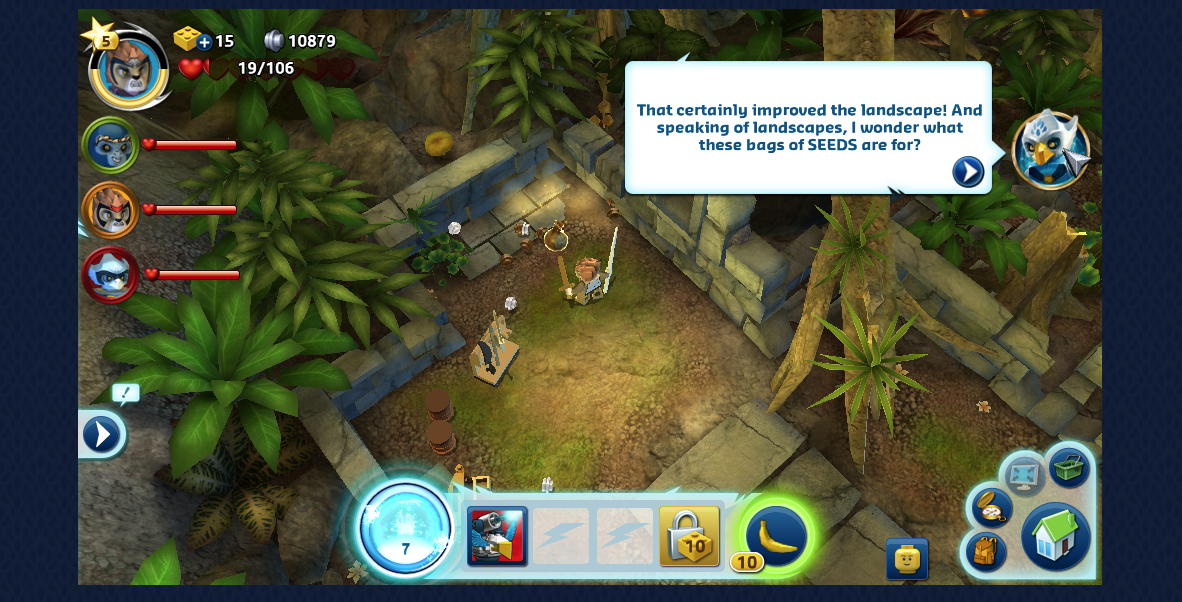The height and width of the screenshot is (602, 1182).
Task: Expand the side panel with arrow tab
Action: [x=101, y=435]
